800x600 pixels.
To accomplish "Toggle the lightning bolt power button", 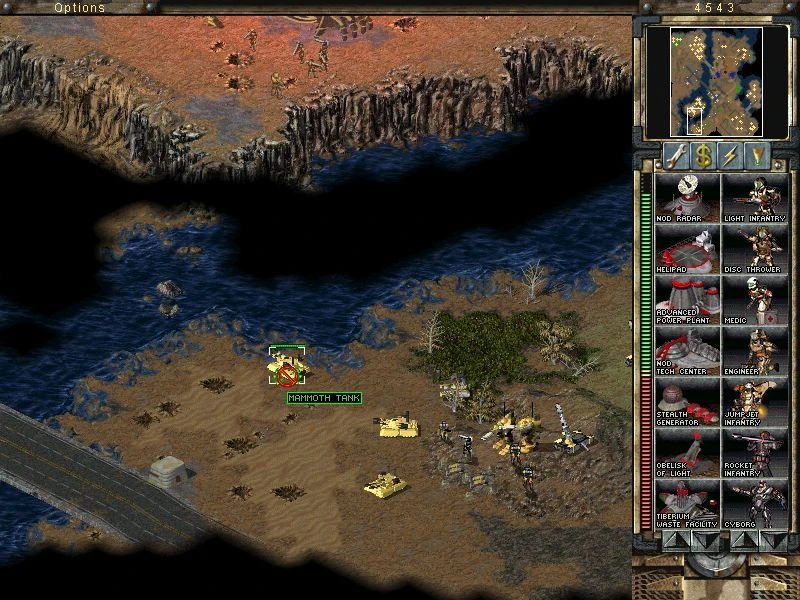I will point(731,156).
